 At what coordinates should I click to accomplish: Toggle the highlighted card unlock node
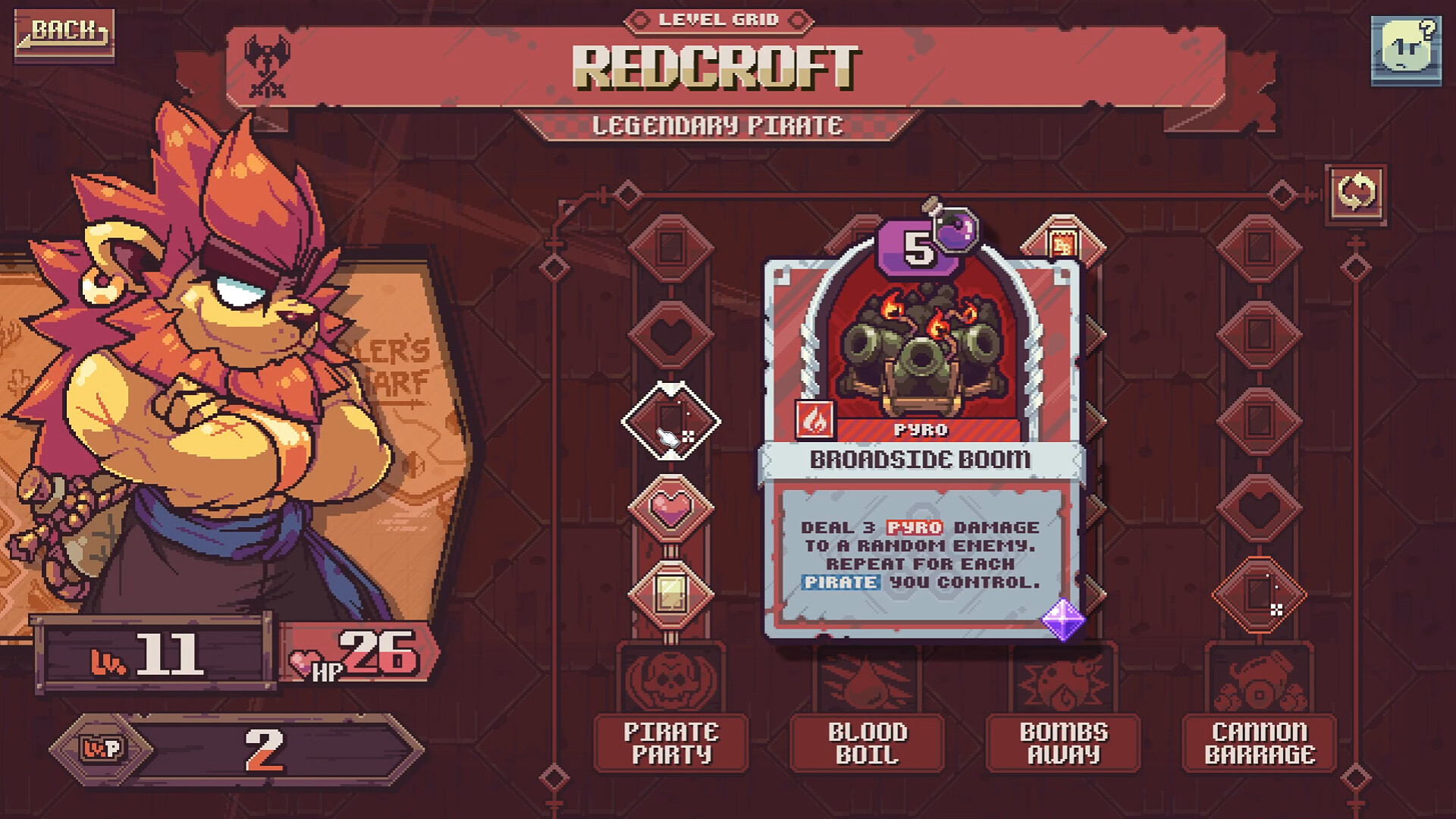[670, 422]
